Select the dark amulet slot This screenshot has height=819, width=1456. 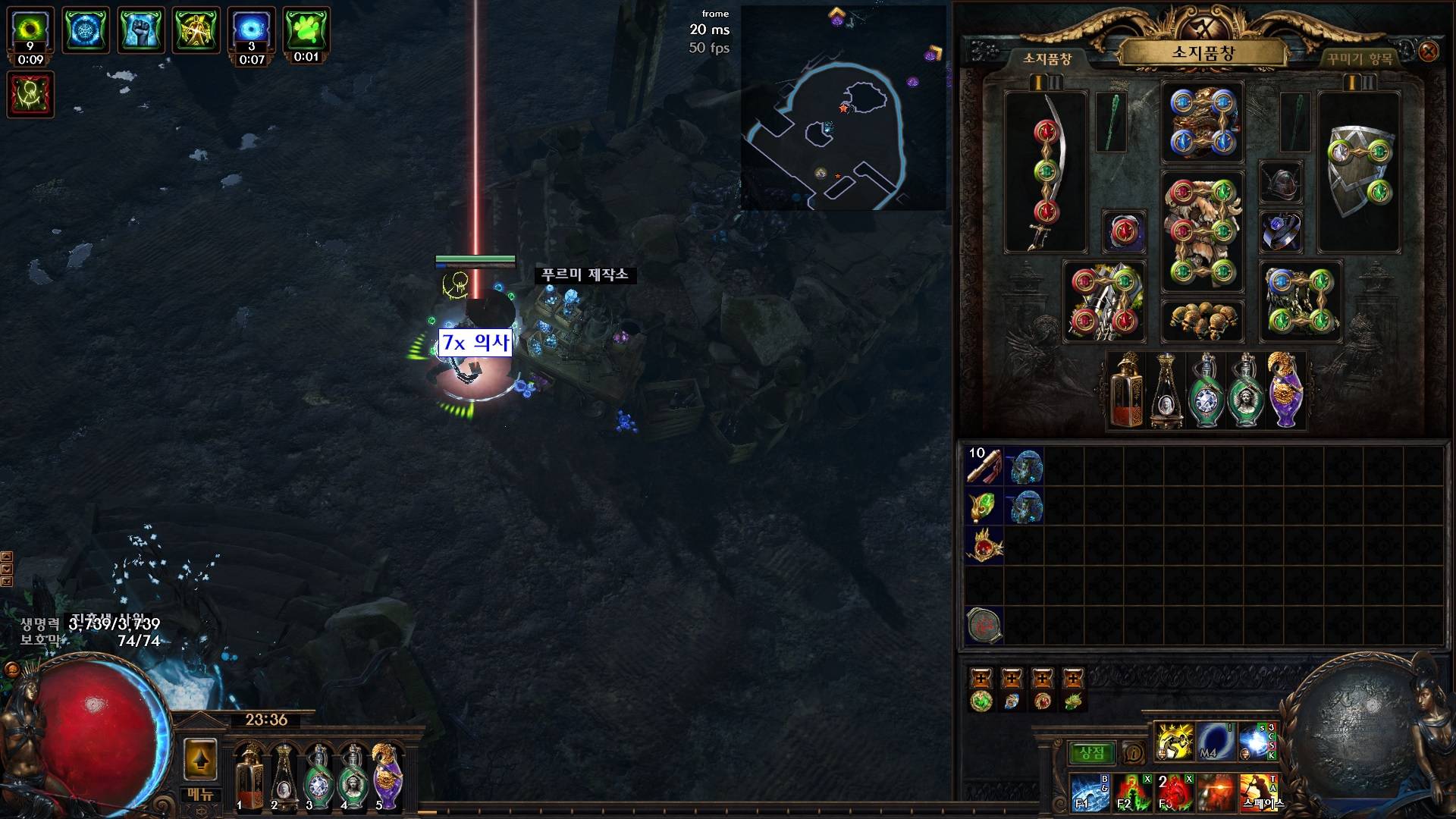pos(1281,182)
